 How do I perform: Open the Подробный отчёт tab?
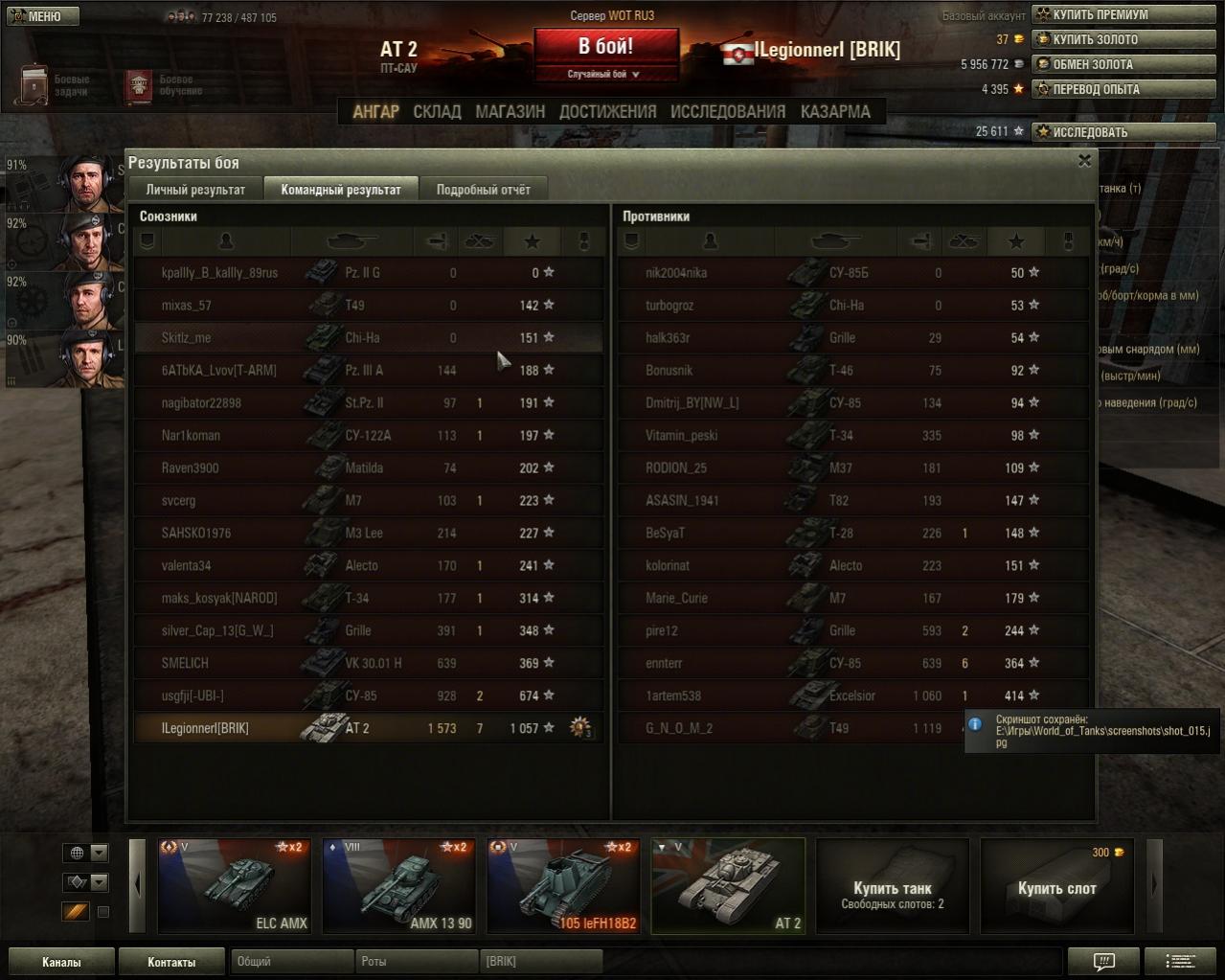(x=483, y=190)
